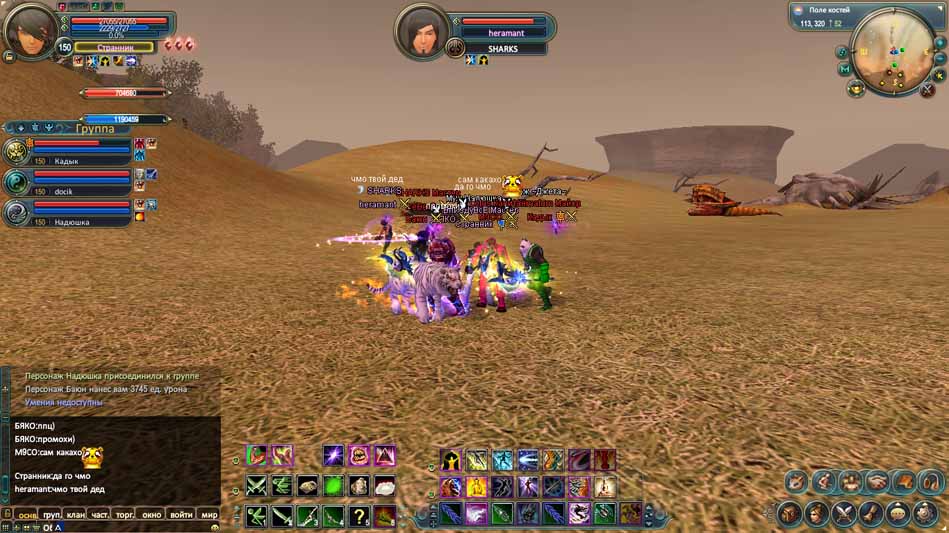Viewport: 949px width, 533px height.
Task: Click your own character portrait
Action: 29,33
